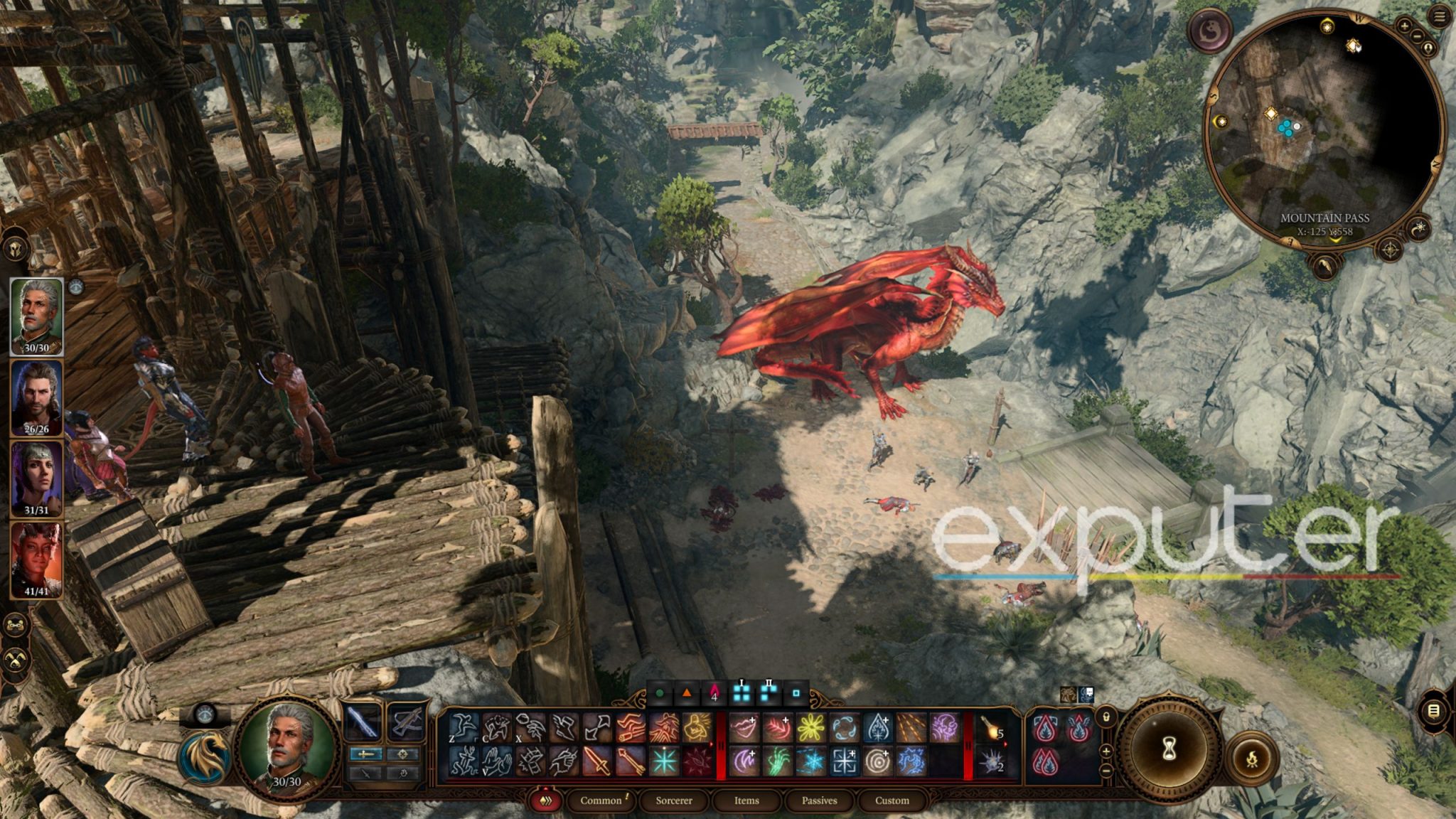Toggle the hotbar lock button
Screen dimensions: 1456x819
[1106, 717]
